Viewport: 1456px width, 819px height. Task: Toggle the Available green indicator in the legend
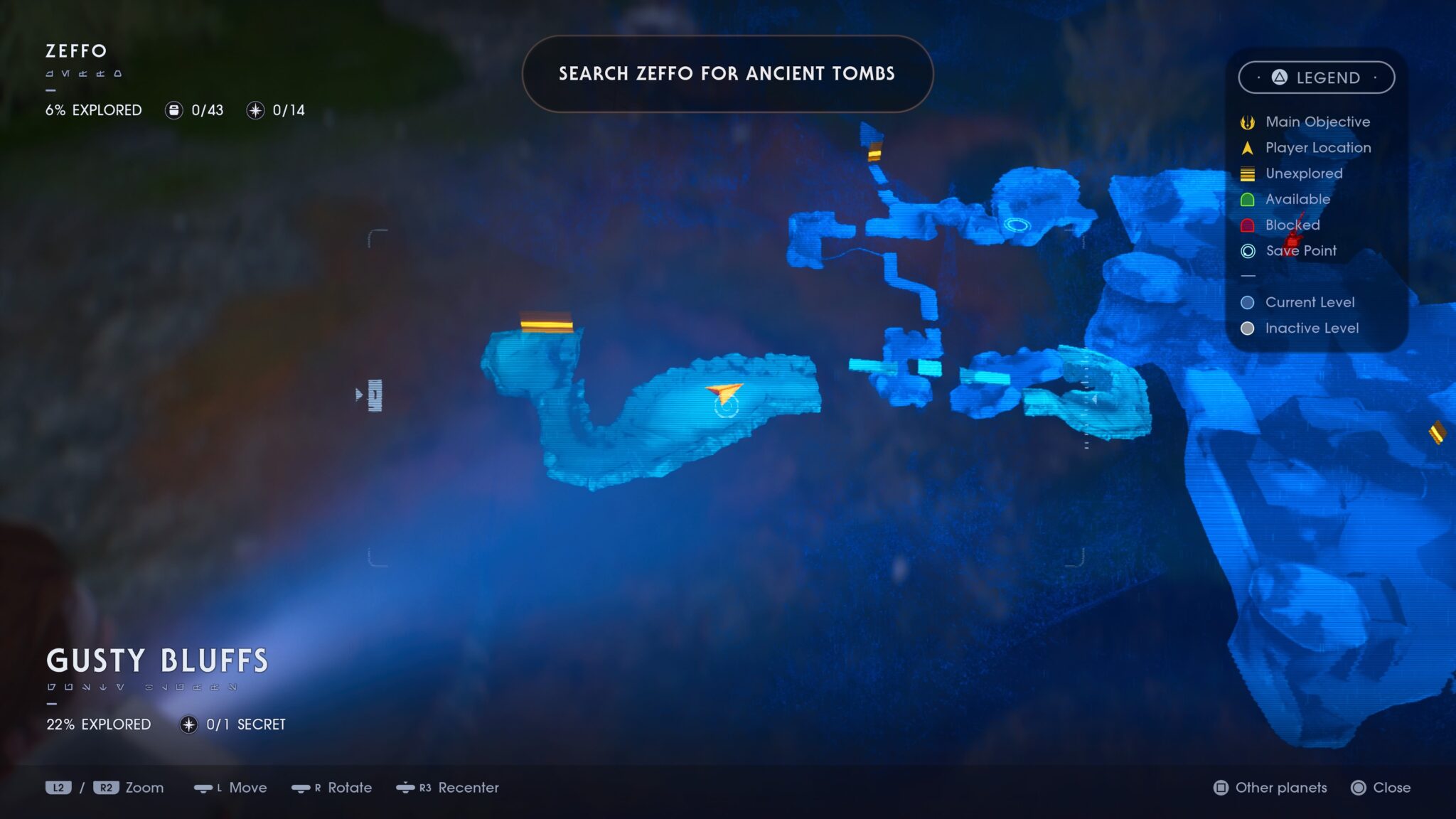point(1248,199)
